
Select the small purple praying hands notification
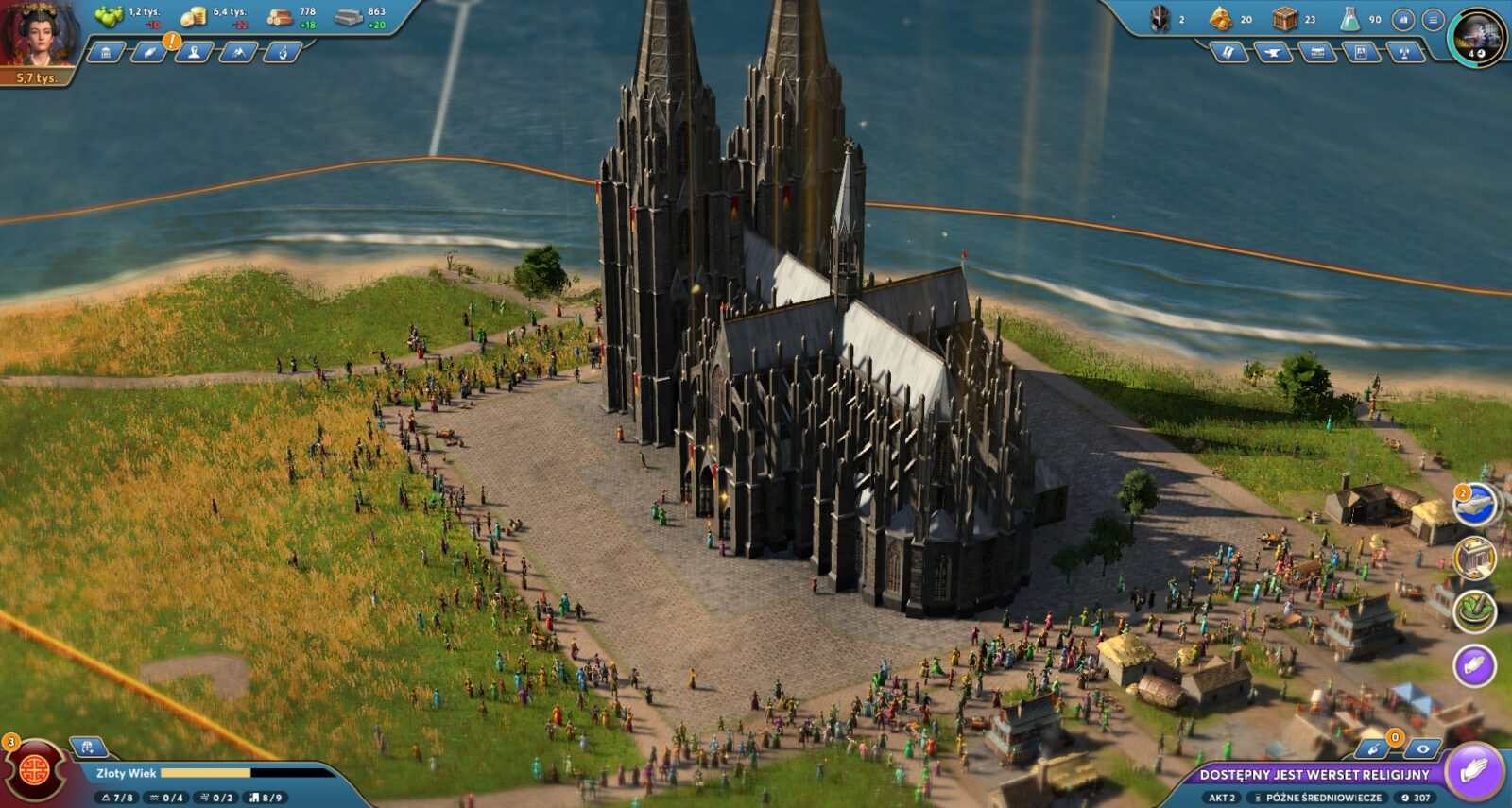tap(1474, 665)
